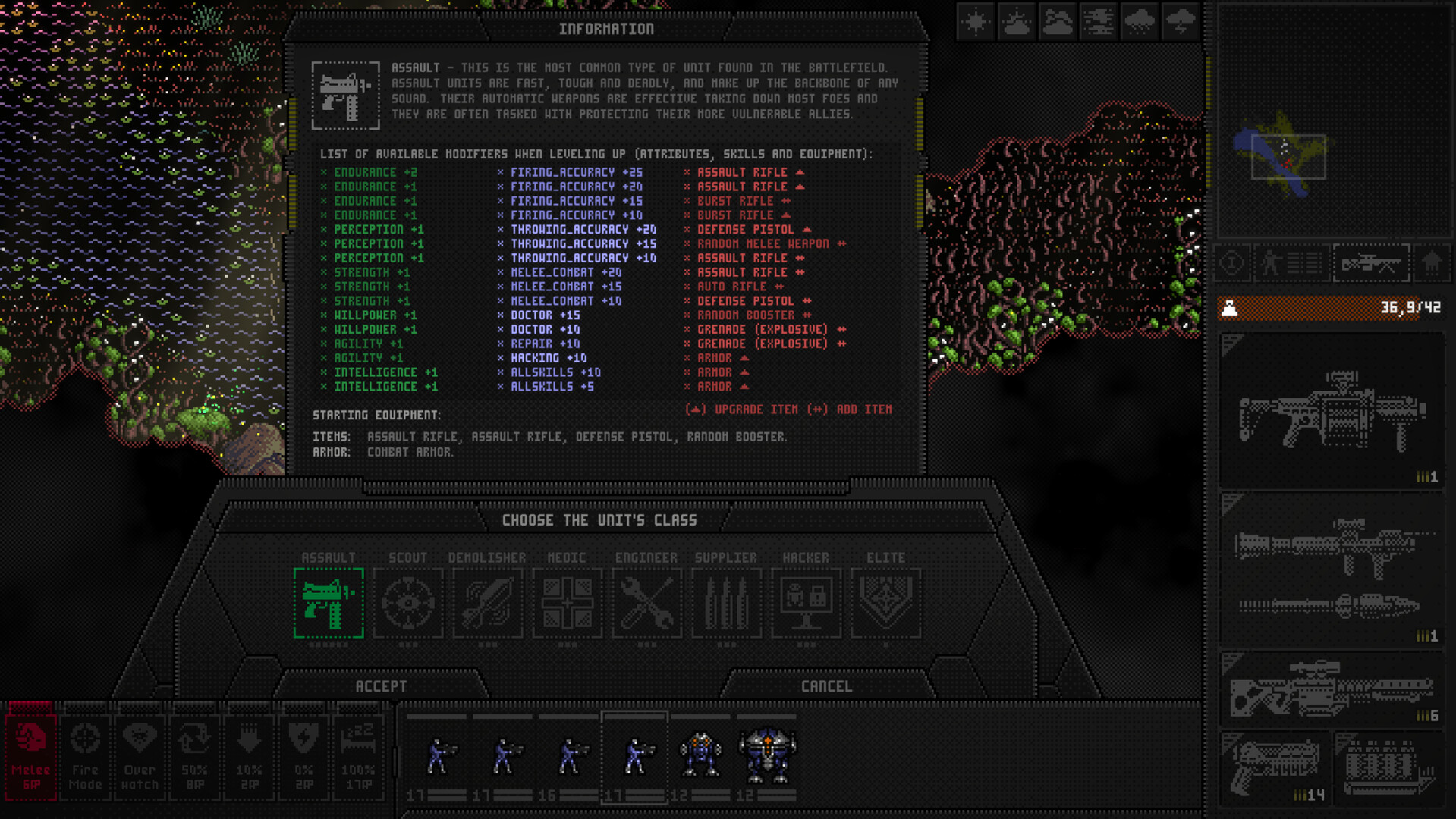Expand the 50% BP action option
This screenshot has height=819, width=1456.
[x=195, y=755]
